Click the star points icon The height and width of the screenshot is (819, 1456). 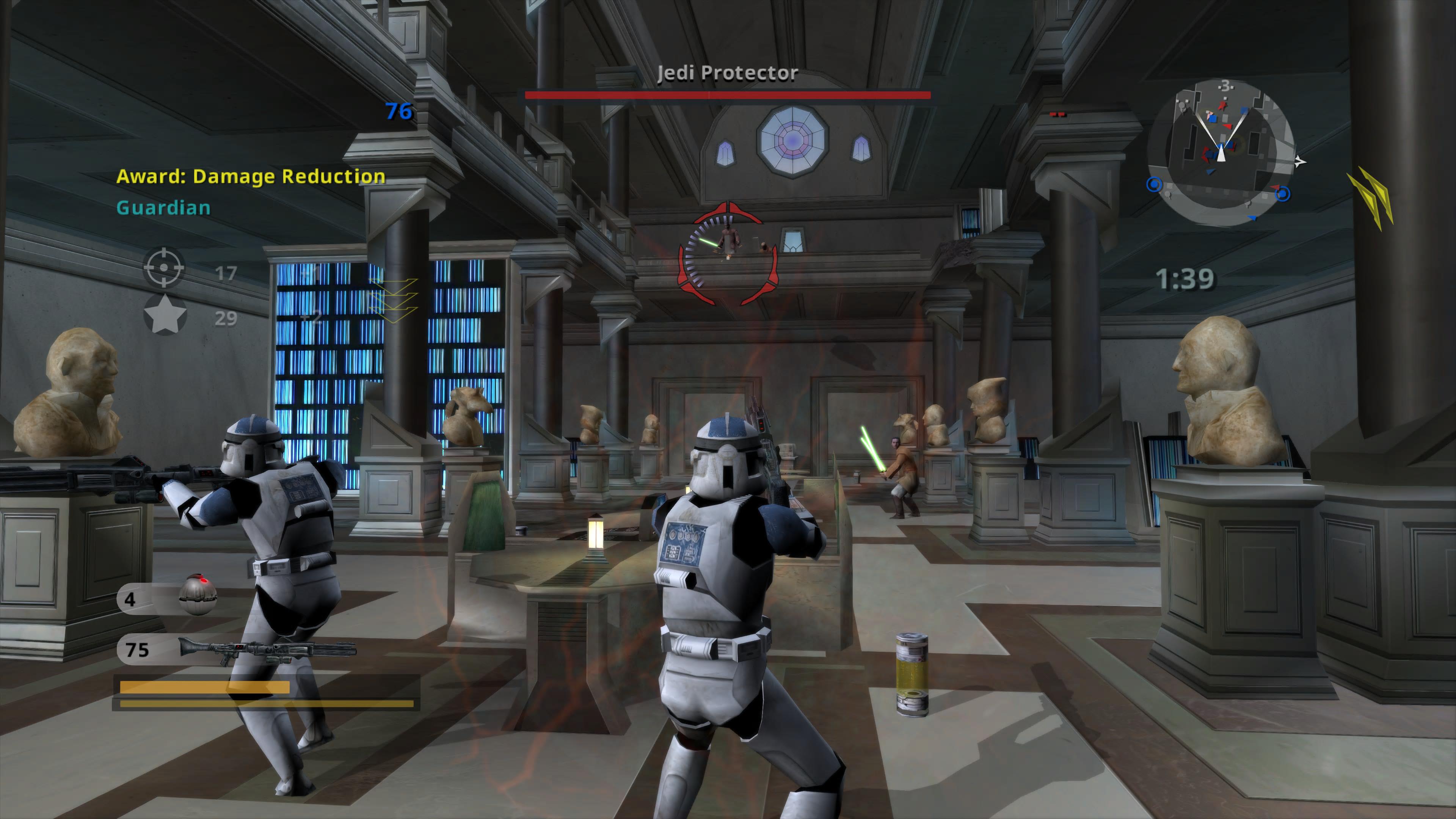(x=165, y=315)
